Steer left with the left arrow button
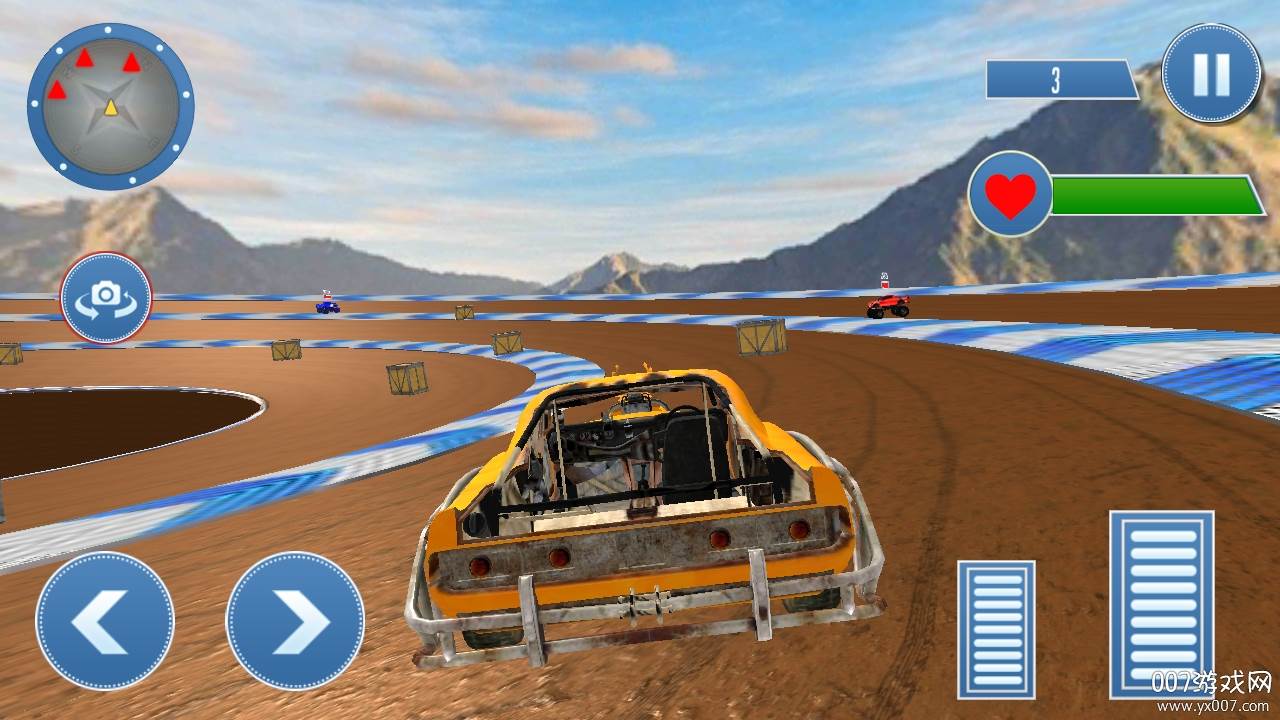Image resolution: width=1280 pixels, height=720 pixels. click(104, 620)
